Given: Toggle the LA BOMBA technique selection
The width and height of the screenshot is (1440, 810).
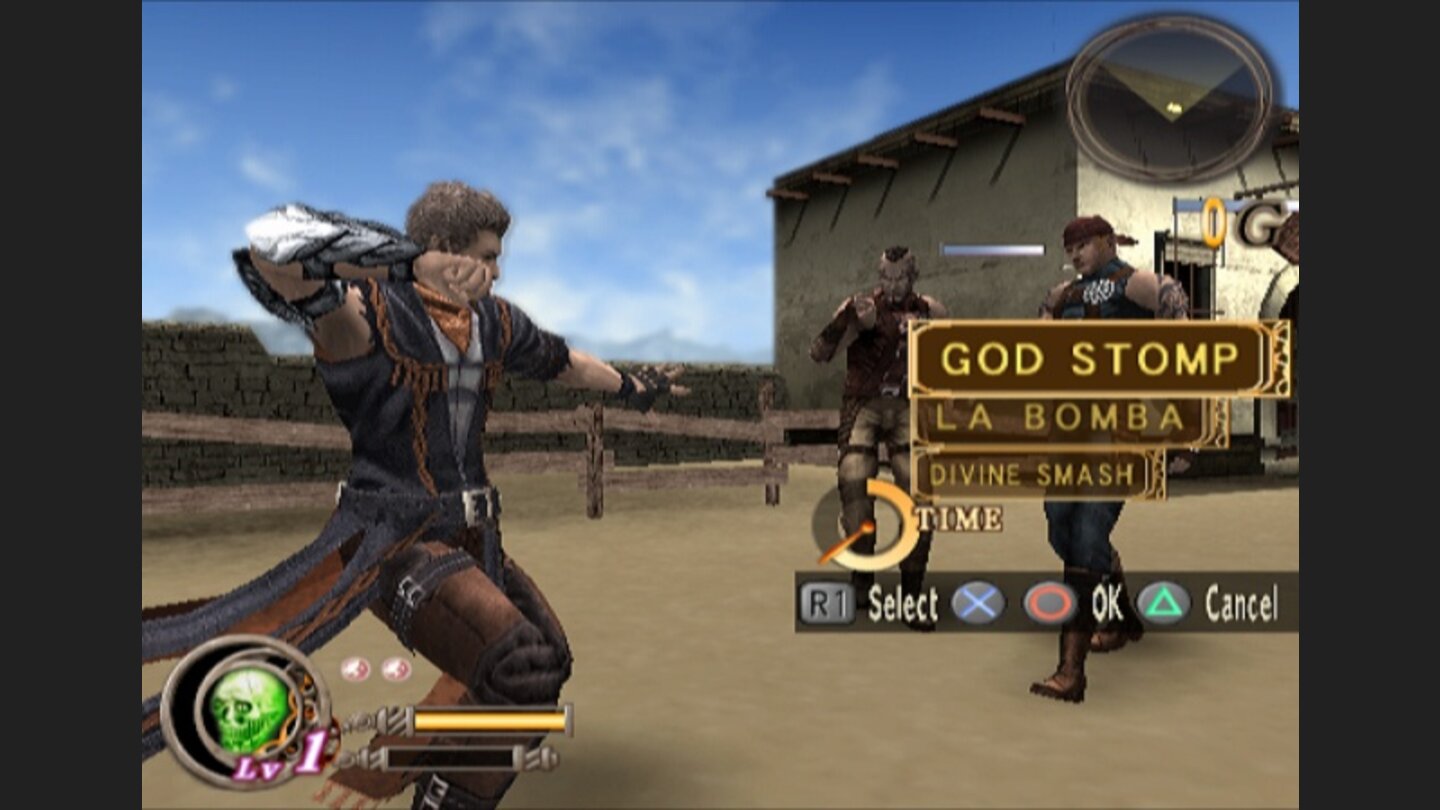Looking at the screenshot, I should click(x=1059, y=420).
